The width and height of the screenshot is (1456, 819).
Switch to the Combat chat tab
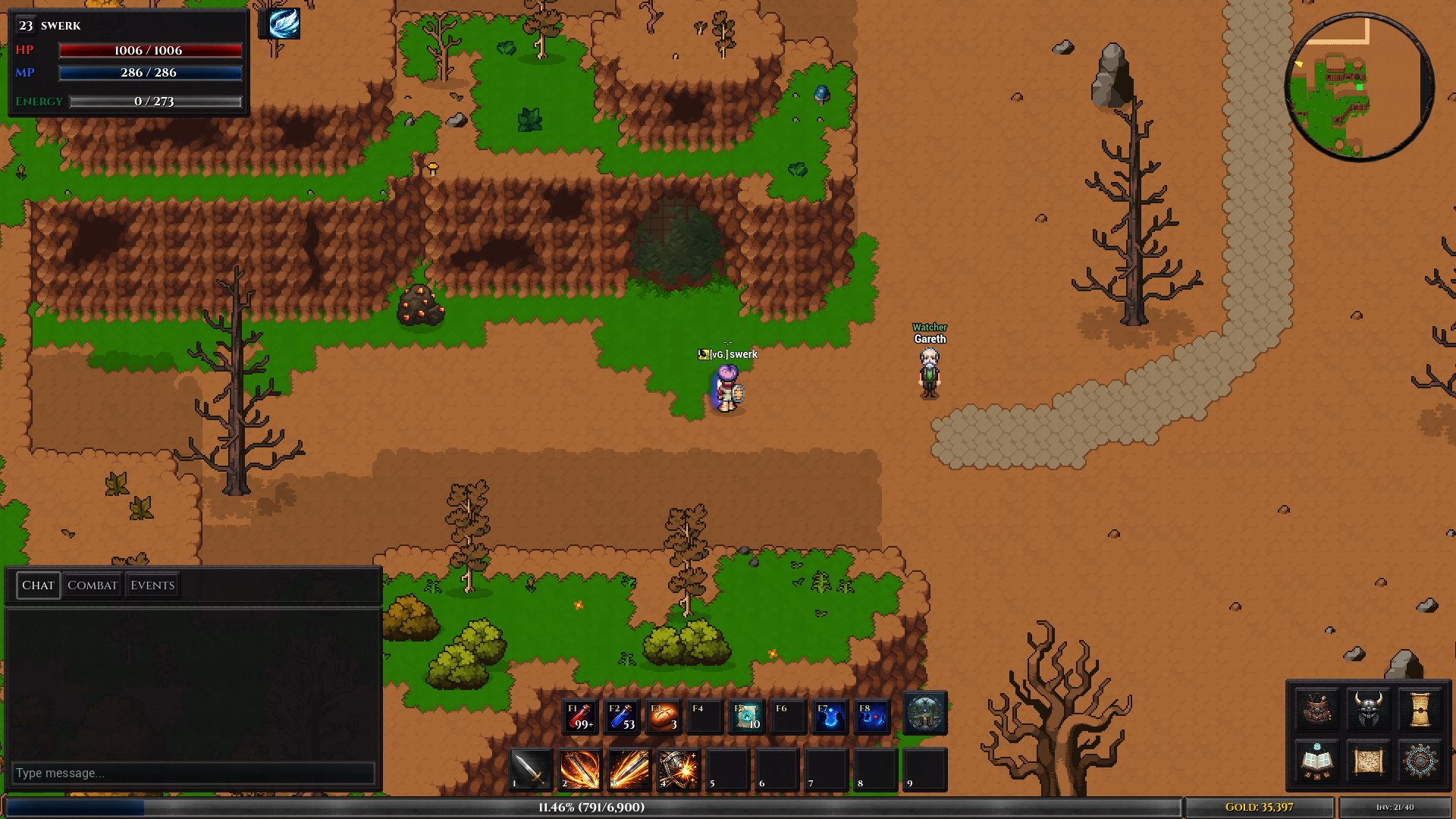click(92, 585)
